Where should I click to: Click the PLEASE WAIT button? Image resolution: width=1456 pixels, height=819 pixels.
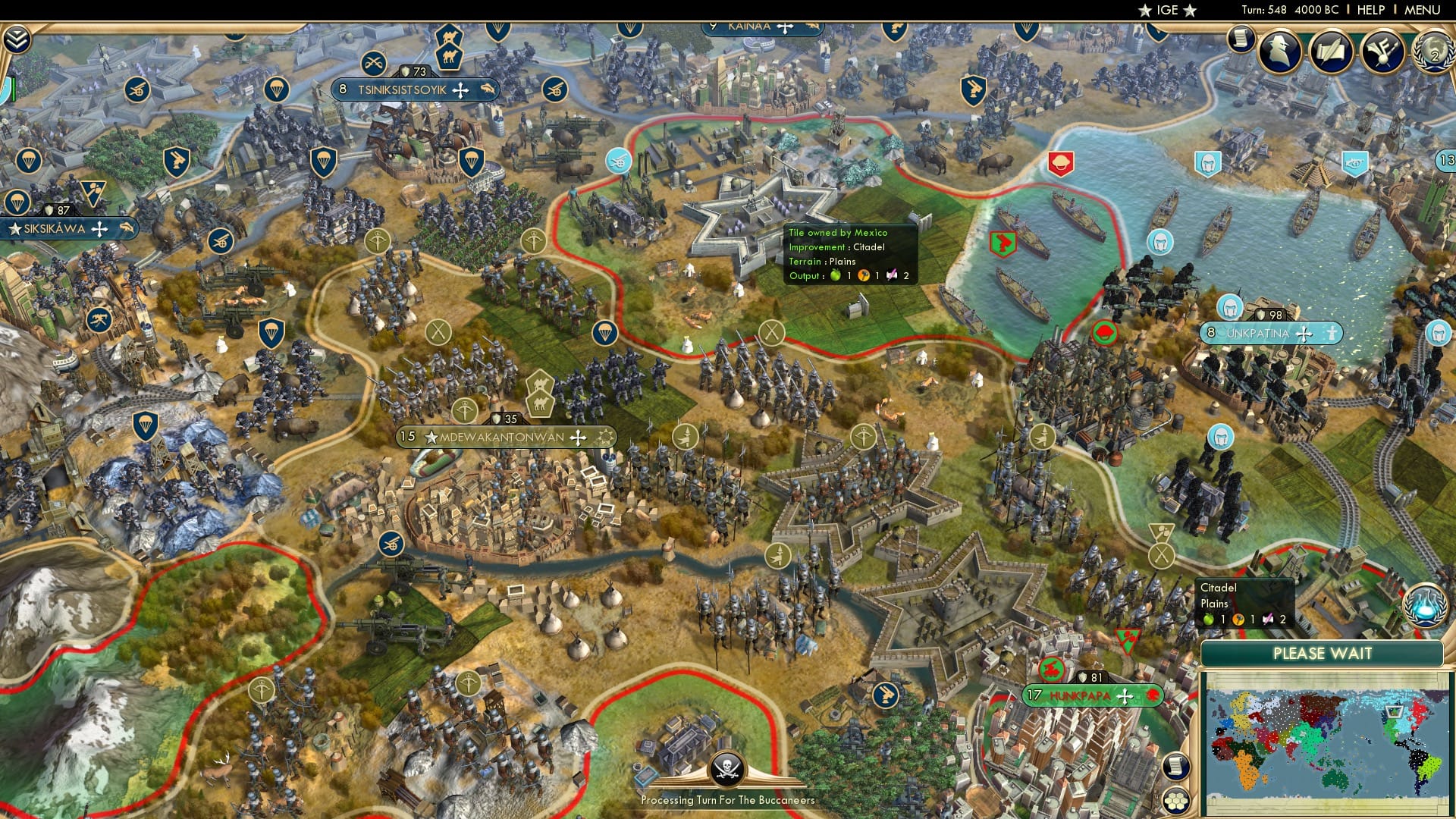[x=1323, y=653]
